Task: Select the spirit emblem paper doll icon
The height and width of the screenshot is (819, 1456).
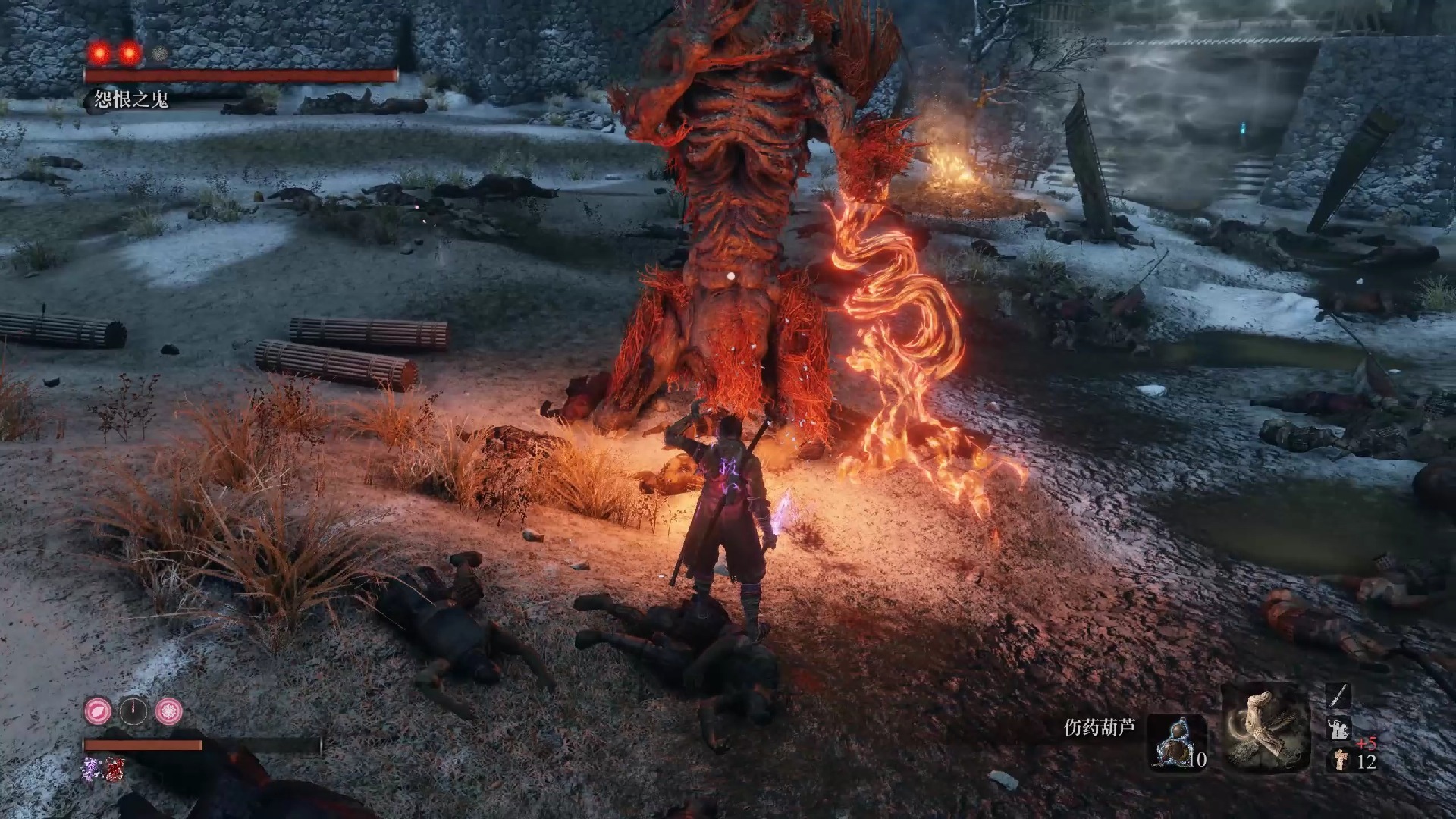Action: pyautogui.click(x=1341, y=760)
